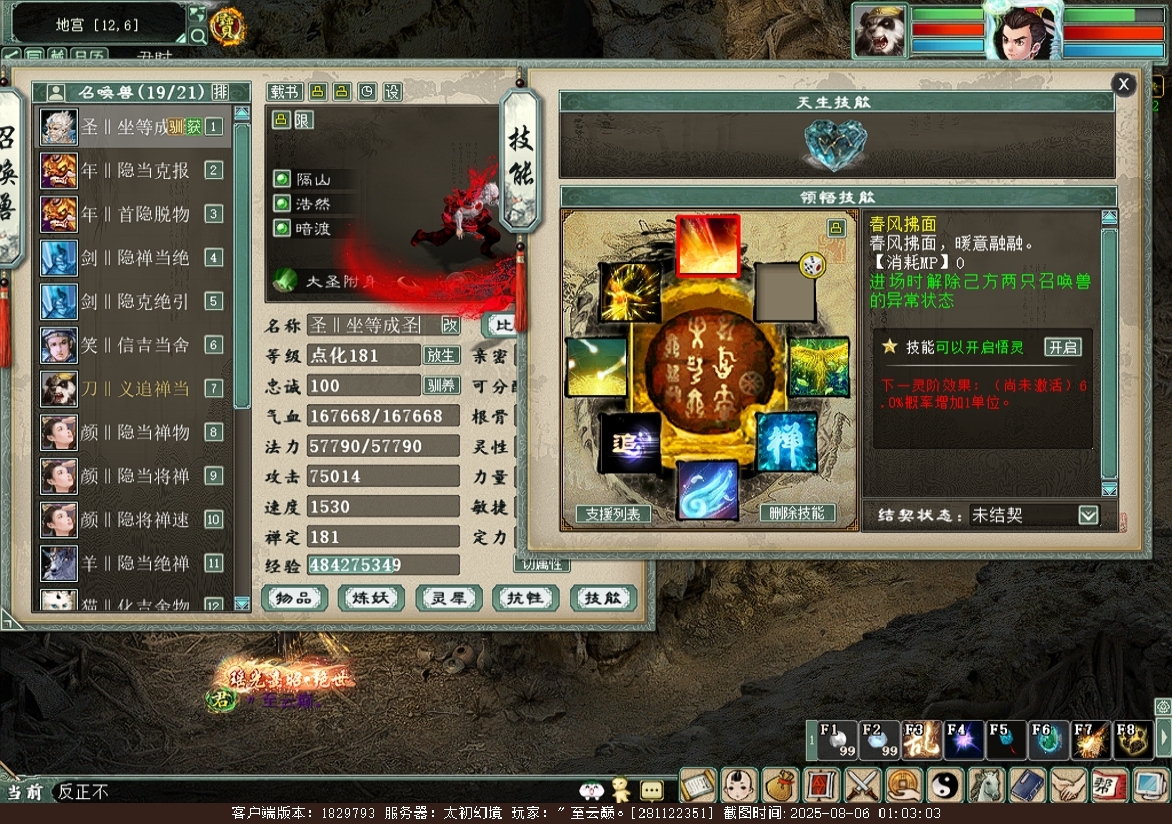Click the crossed swords icon in the bottom bar

pos(861,786)
